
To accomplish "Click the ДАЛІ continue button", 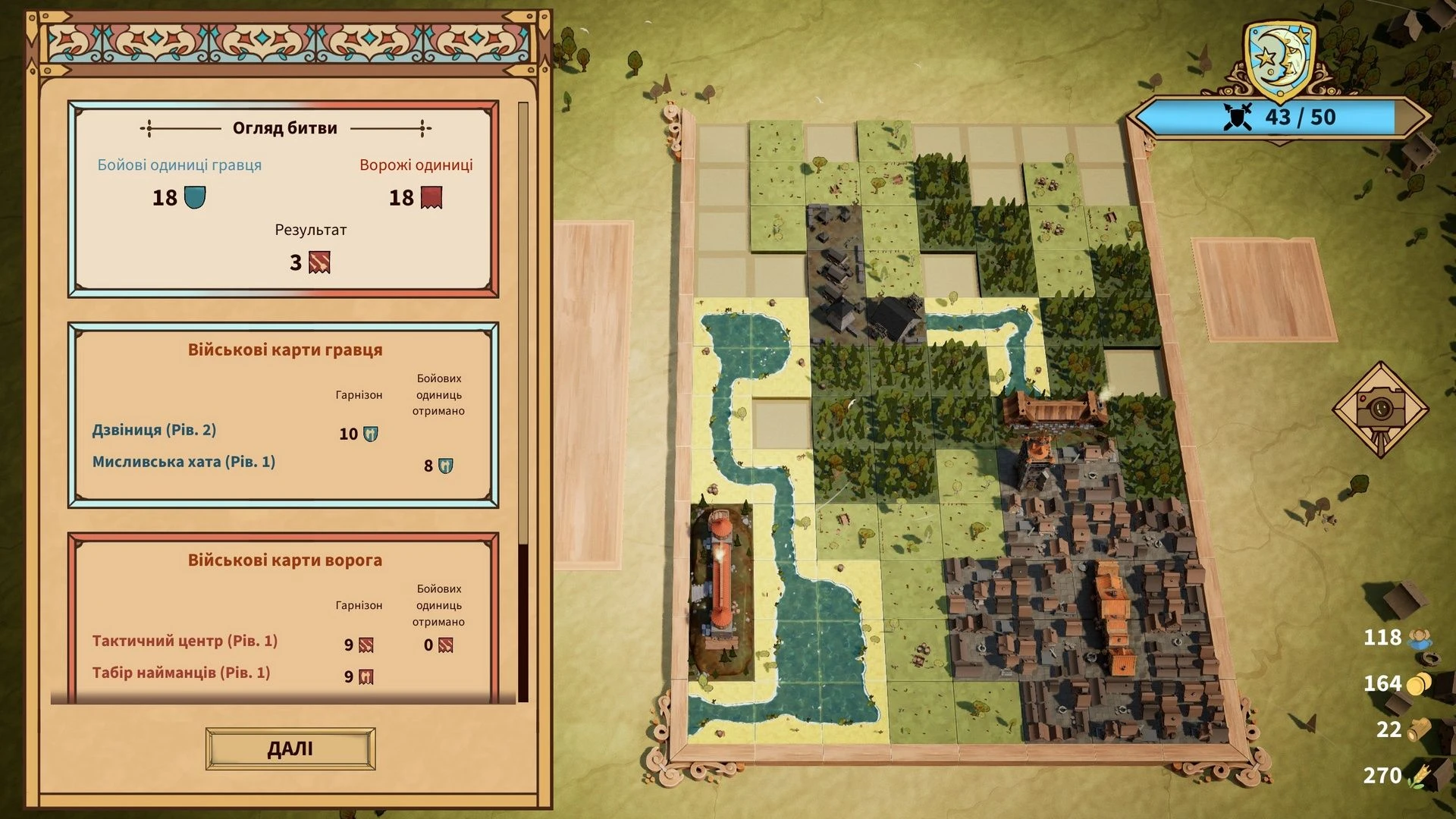I will (x=290, y=748).
